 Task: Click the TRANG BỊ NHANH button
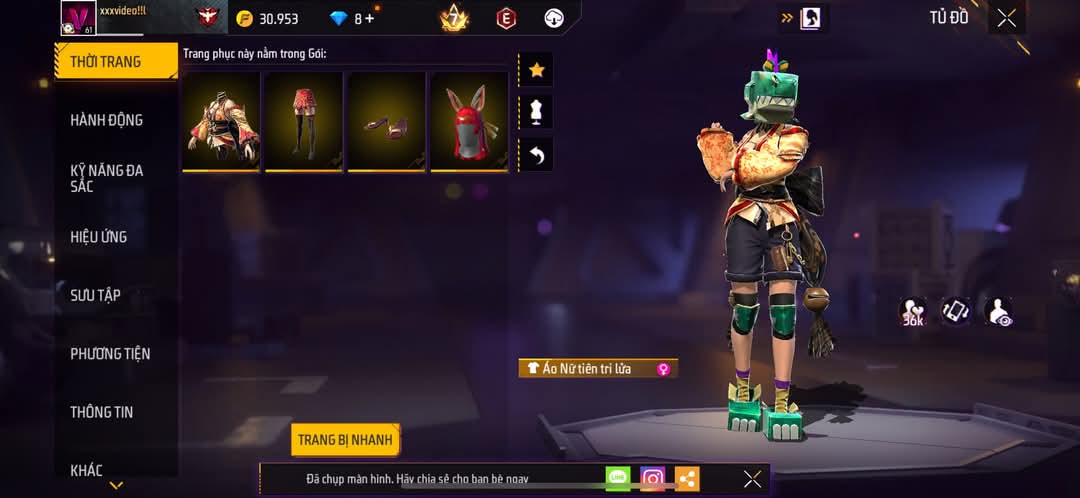point(346,440)
